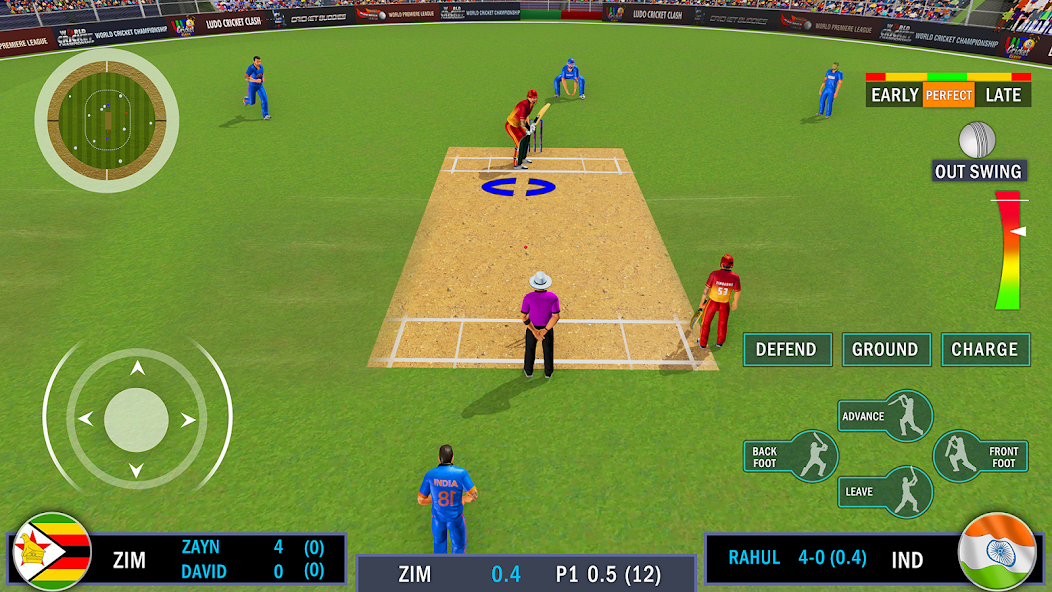This screenshot has height=592, width=1052.
Task: Tap the down arrow on the joystick
Action: [137, 470]
